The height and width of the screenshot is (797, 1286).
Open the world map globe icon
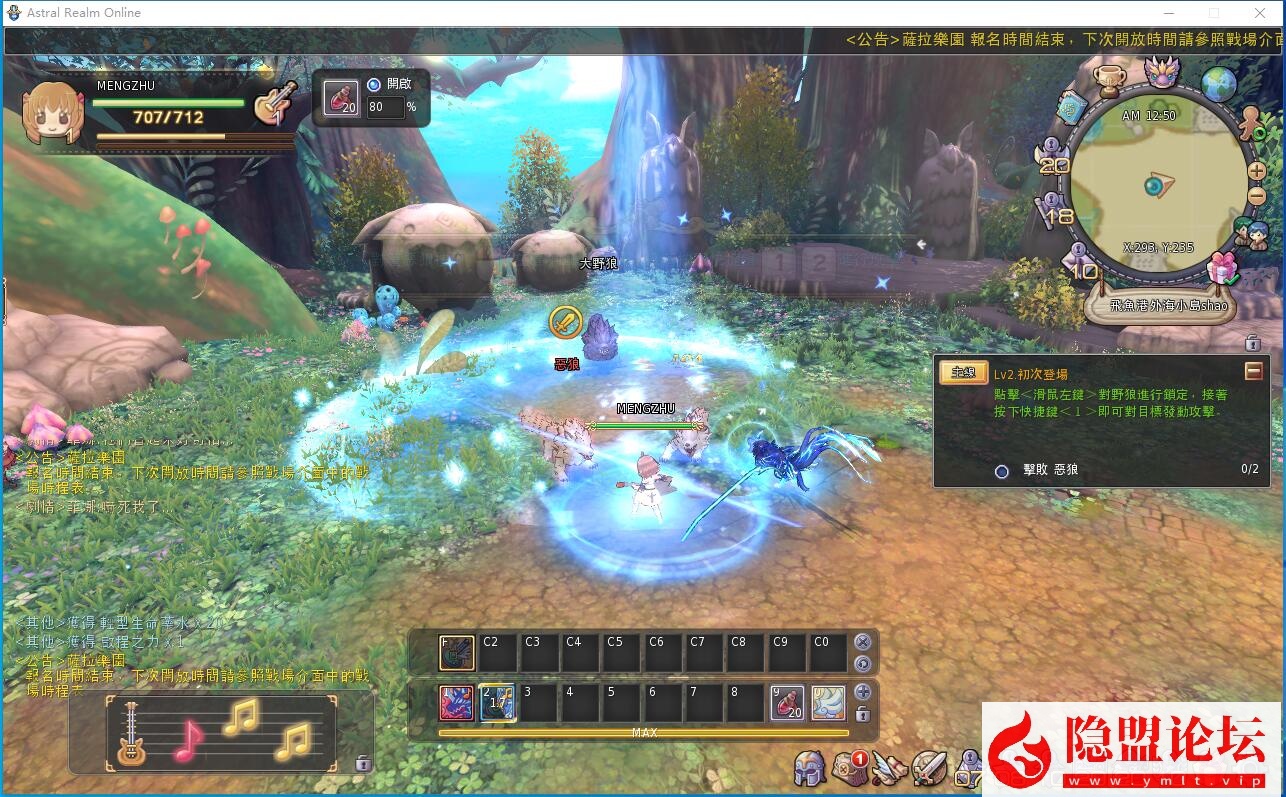click(1219, 85)
